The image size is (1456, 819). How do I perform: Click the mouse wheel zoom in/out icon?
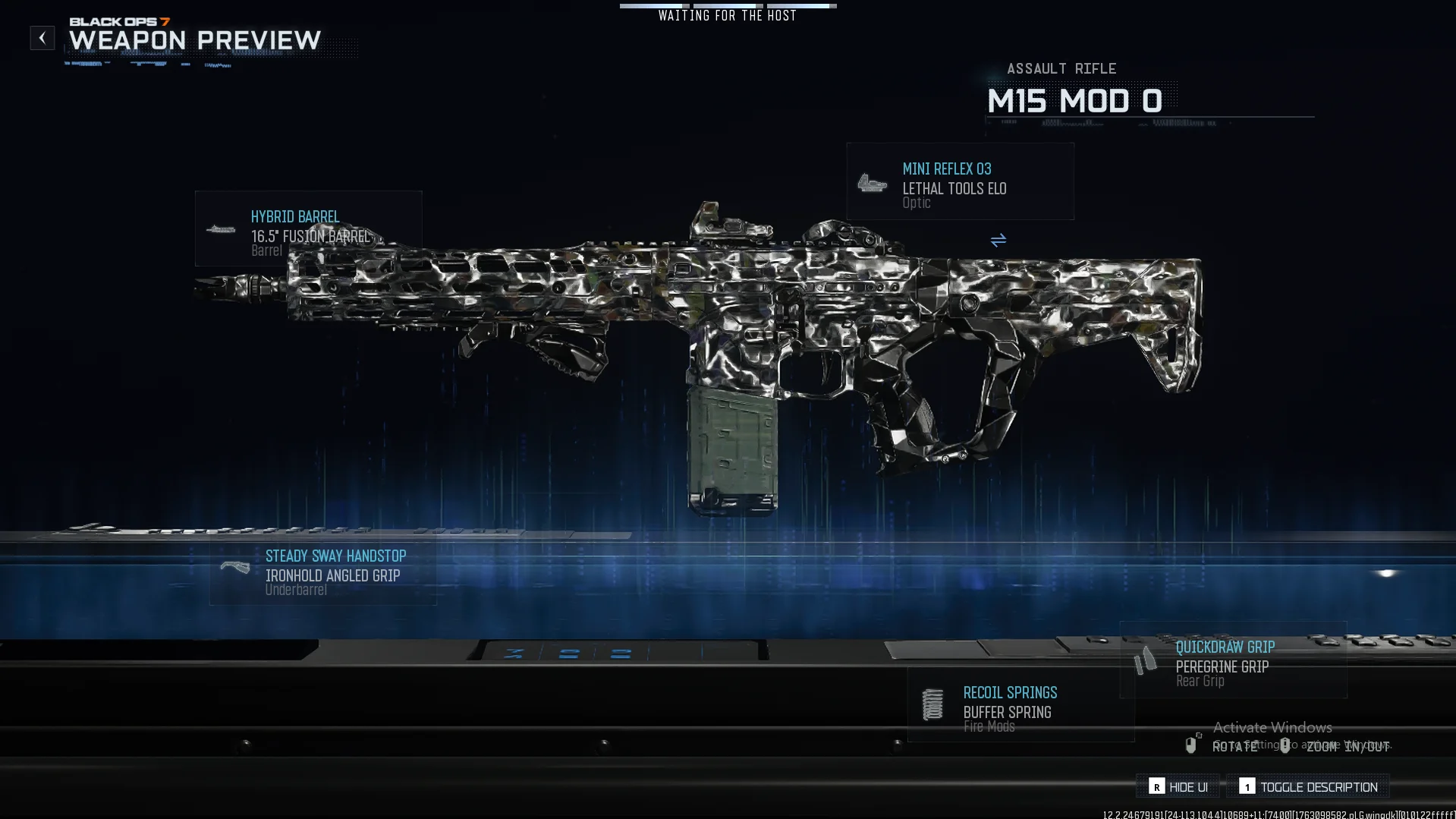click(1285, 746)
